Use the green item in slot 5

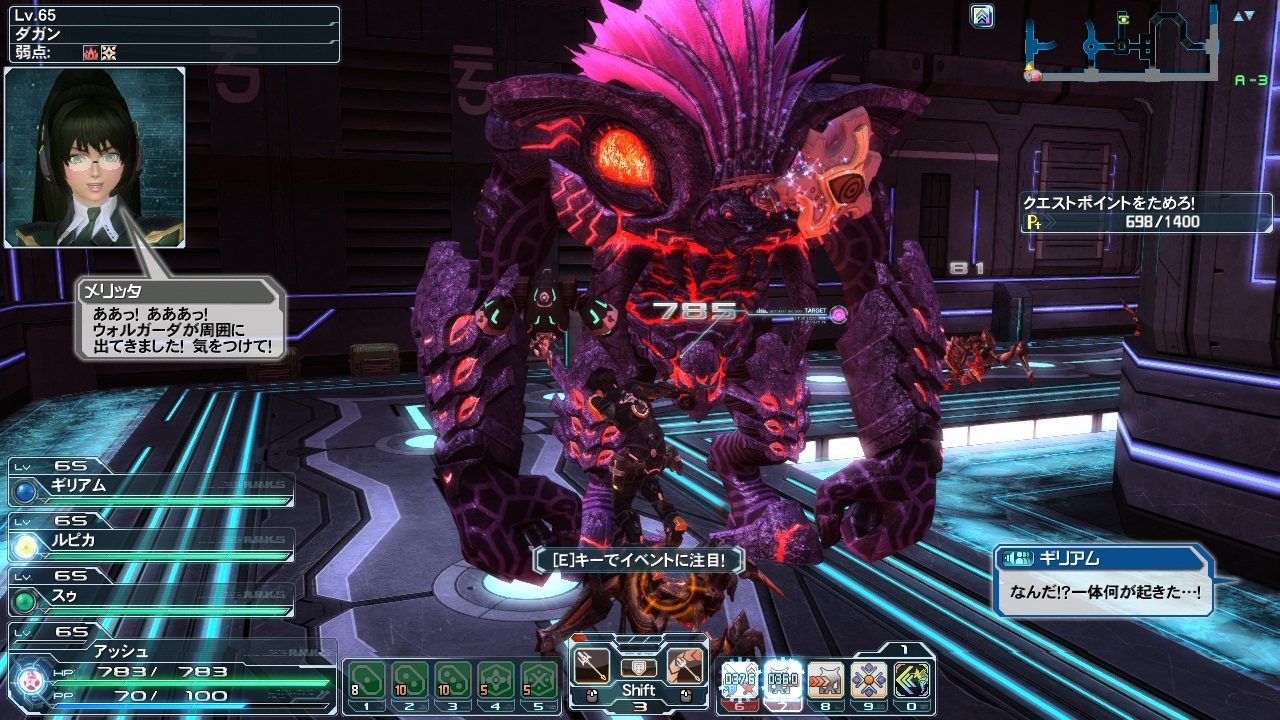tap(539, 680)
